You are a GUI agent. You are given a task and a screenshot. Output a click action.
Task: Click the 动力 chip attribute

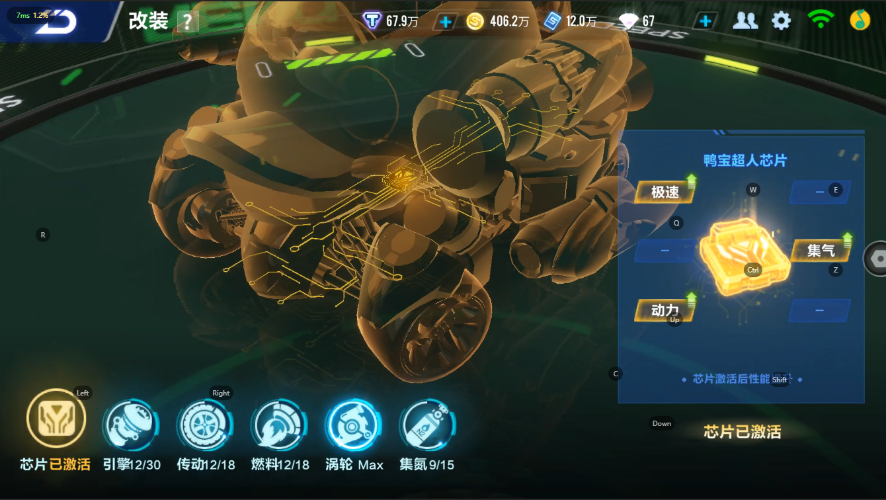coord(664,310)
